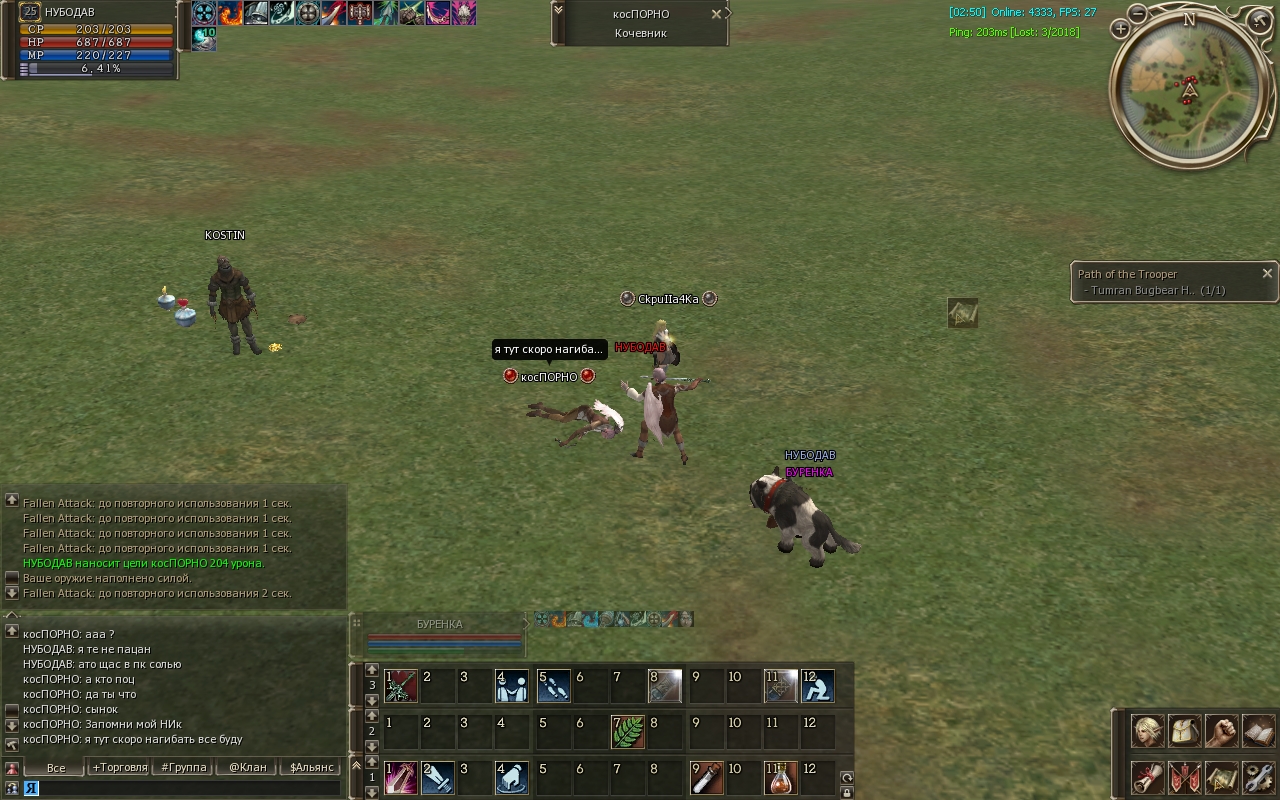Switch to the @Клан chat tab

point(247,767)
